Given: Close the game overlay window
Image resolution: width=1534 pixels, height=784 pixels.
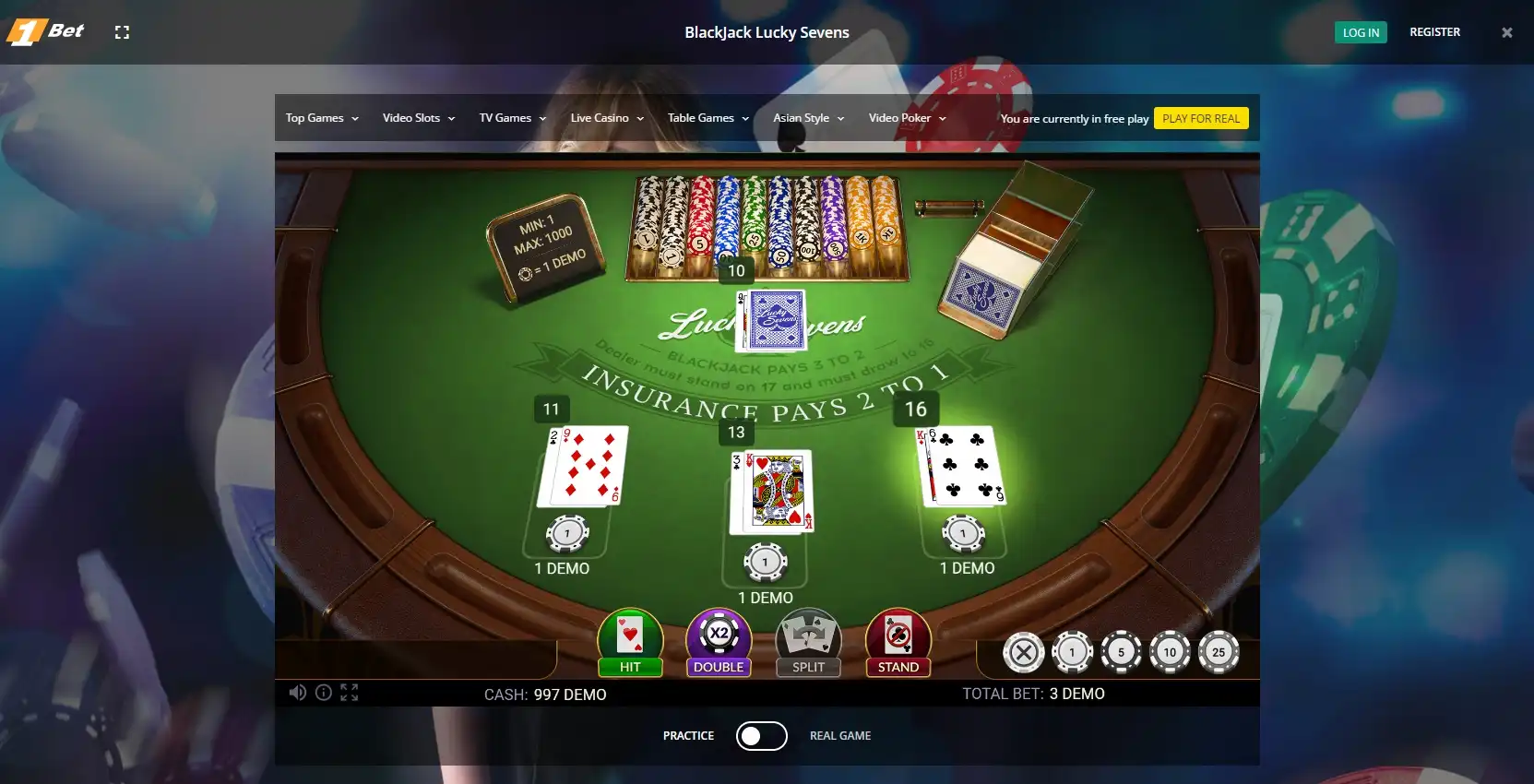Looking at the screenshot, I should (x=1507, y=32).
